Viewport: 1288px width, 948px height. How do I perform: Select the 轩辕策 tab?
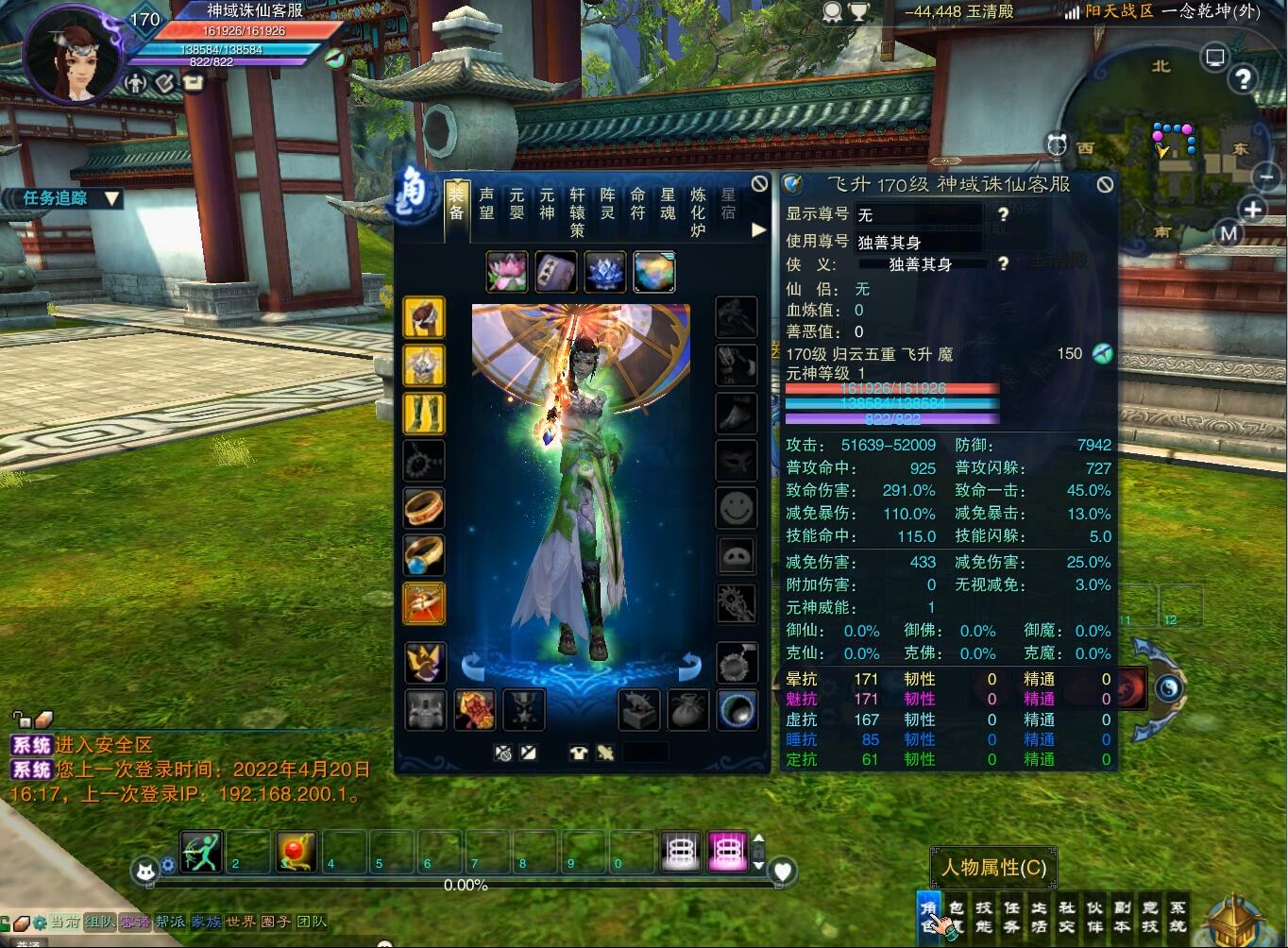point(577,211)
